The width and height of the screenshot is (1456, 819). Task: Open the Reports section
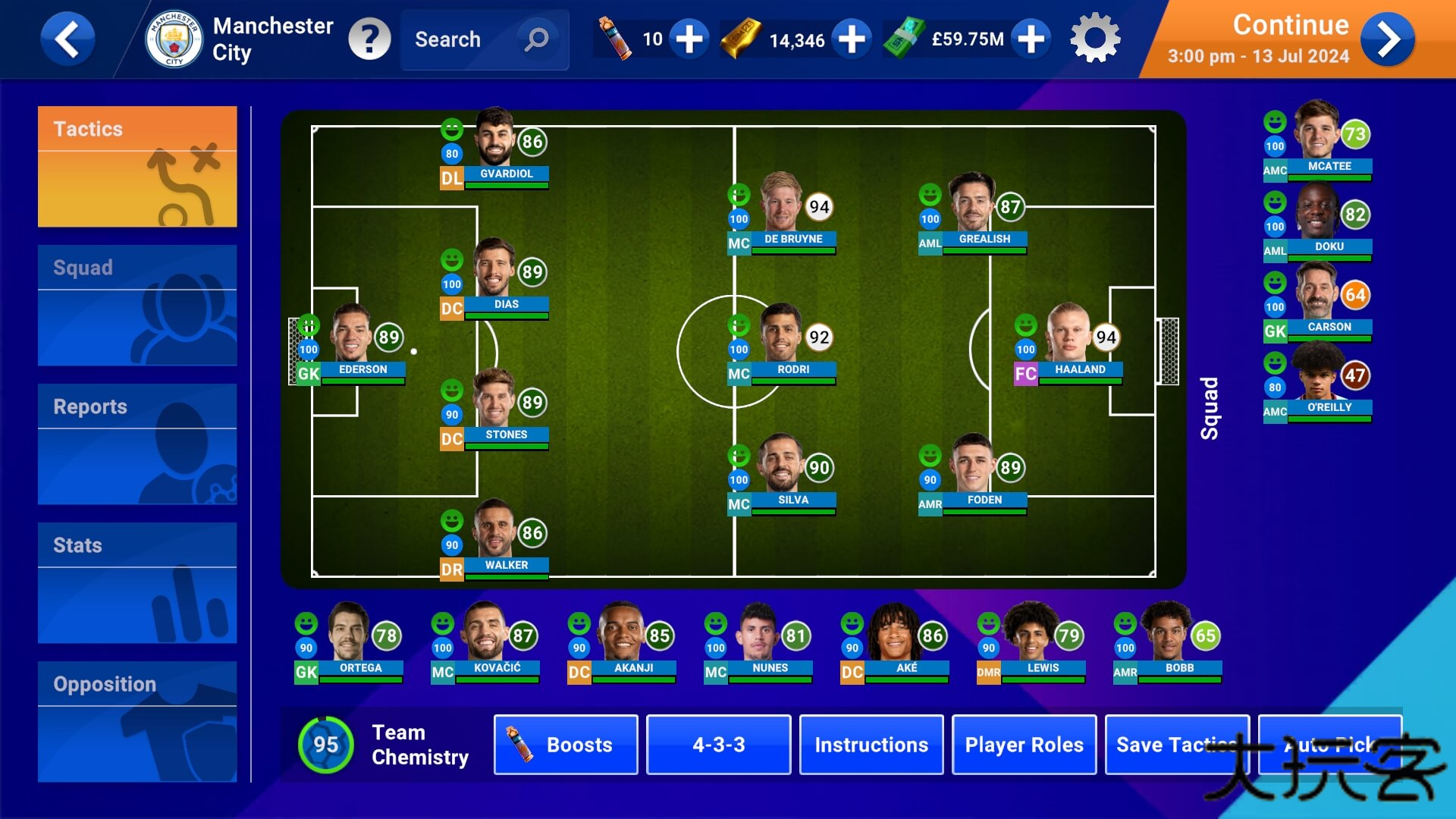click(137, 444)
